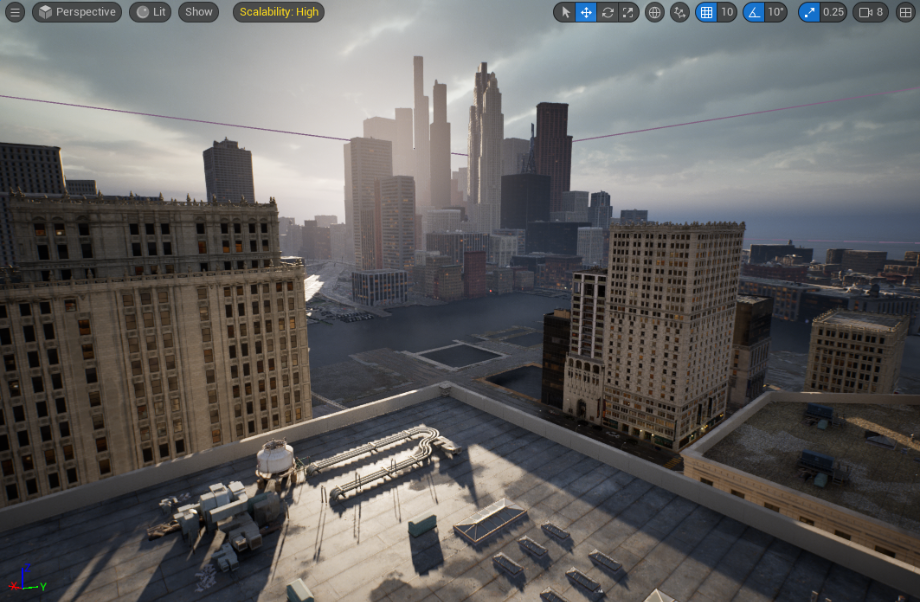Toggle scale snapping icon
Image resolution: width=920 pixels, height=602 pixels.
809,12
